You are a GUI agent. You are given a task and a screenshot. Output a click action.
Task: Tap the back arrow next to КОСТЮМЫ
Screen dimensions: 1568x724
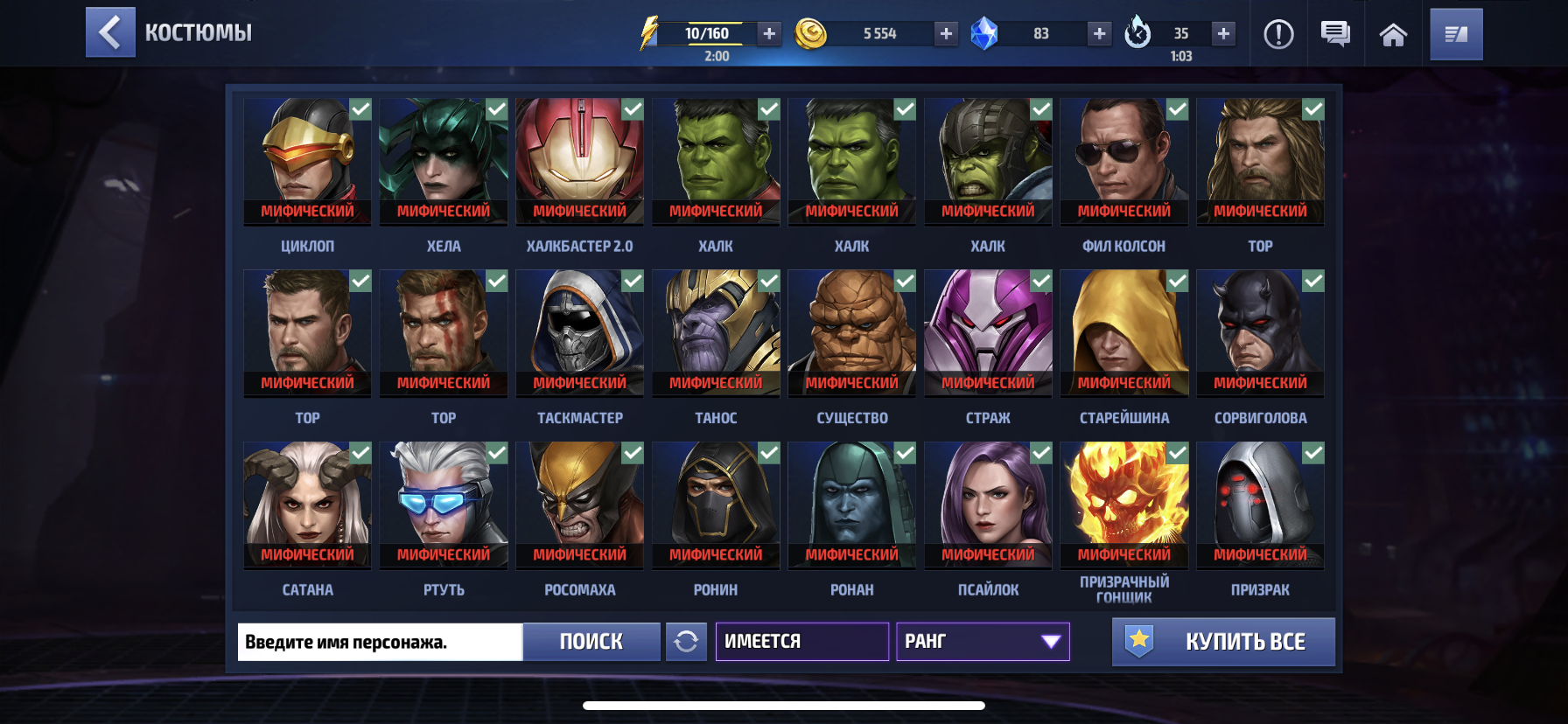110,32
